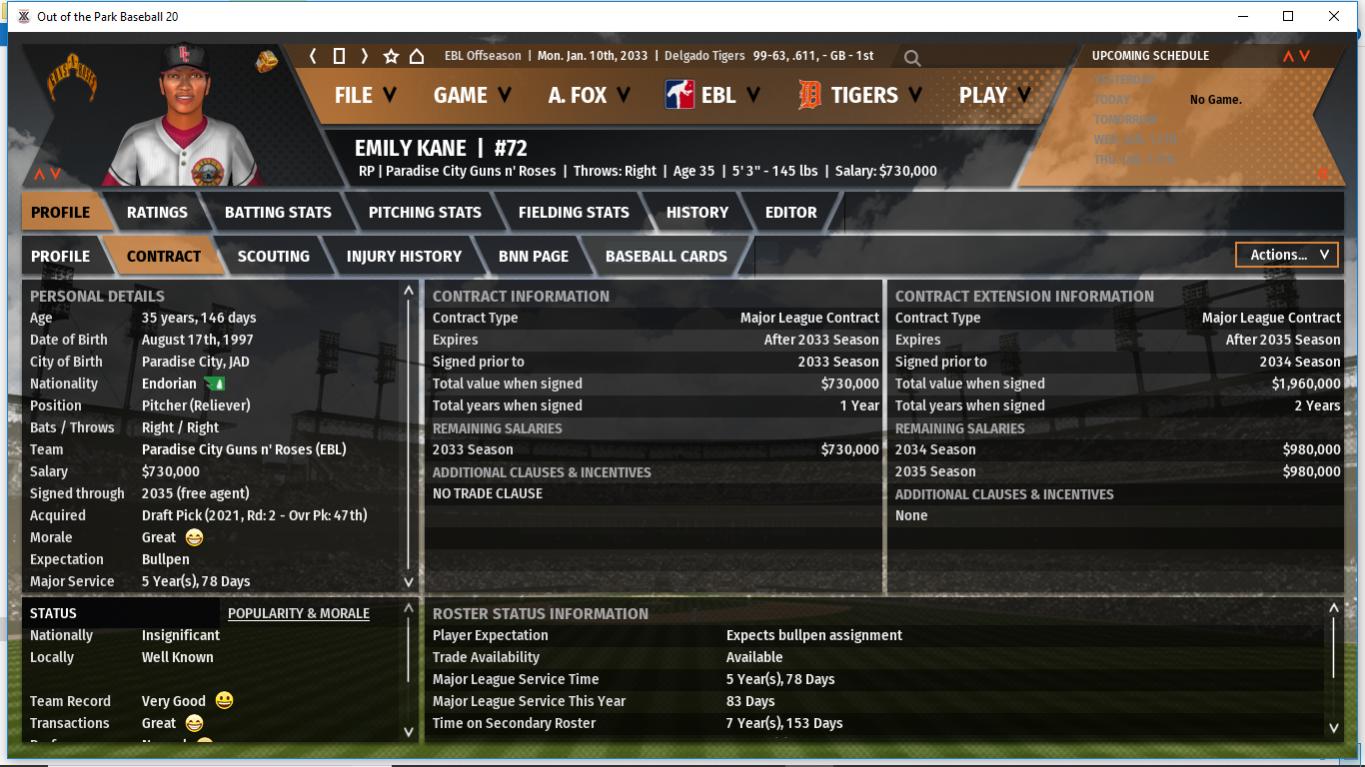Click the magnifying glass search icon
Screen dimensions: 1365x767
[x=912, y=58]
